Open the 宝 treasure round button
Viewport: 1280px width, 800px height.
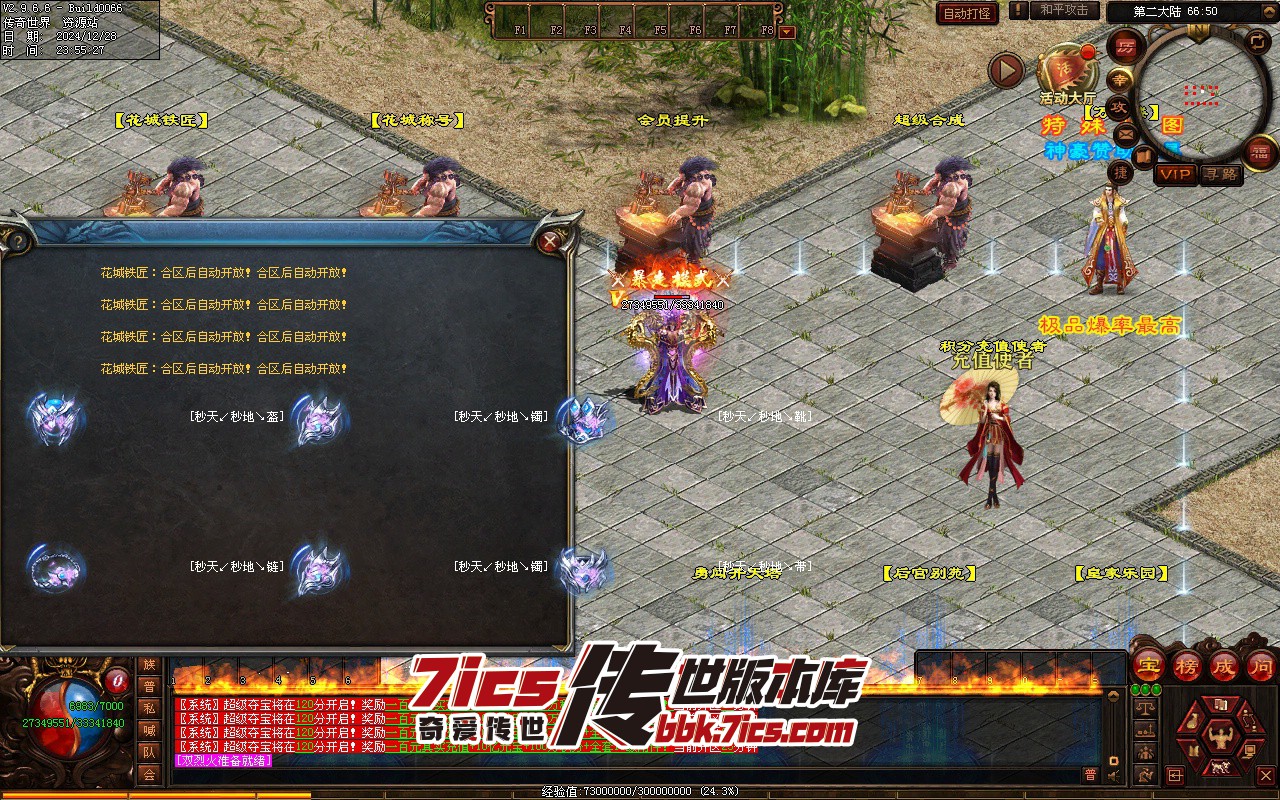click(x=1148, y=665)
